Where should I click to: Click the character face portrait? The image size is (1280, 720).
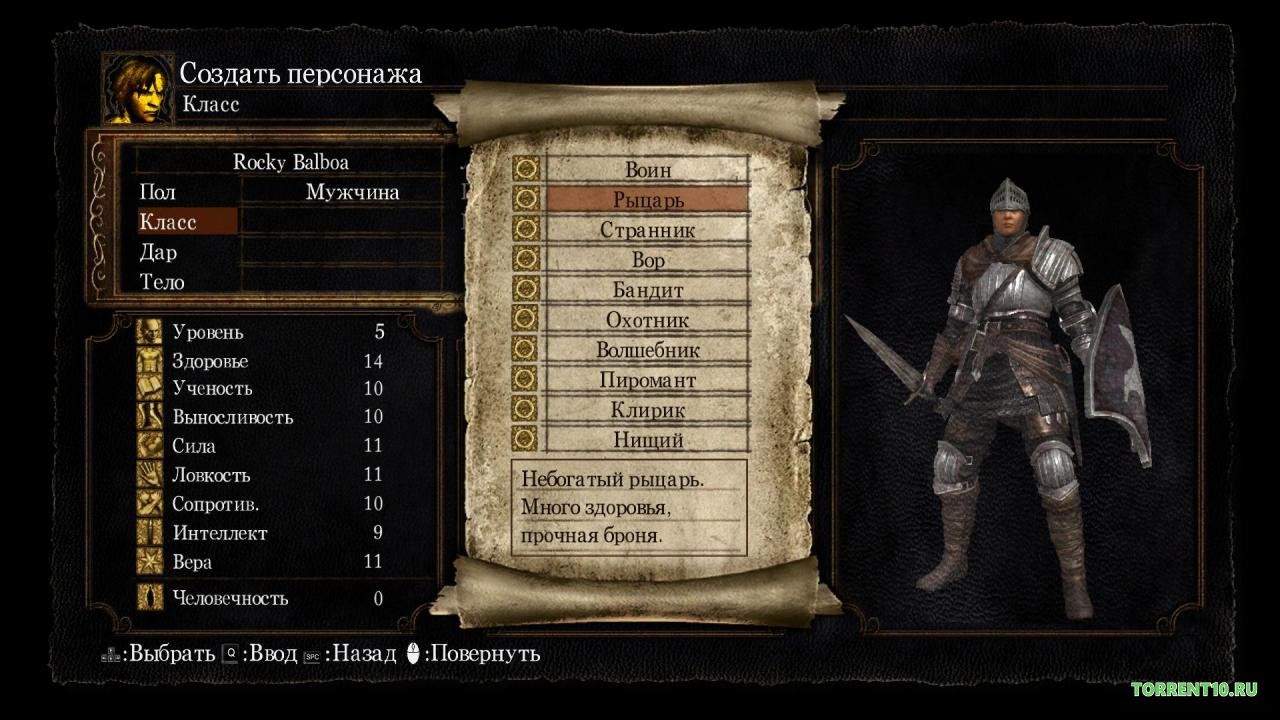(x=137, y=89)
